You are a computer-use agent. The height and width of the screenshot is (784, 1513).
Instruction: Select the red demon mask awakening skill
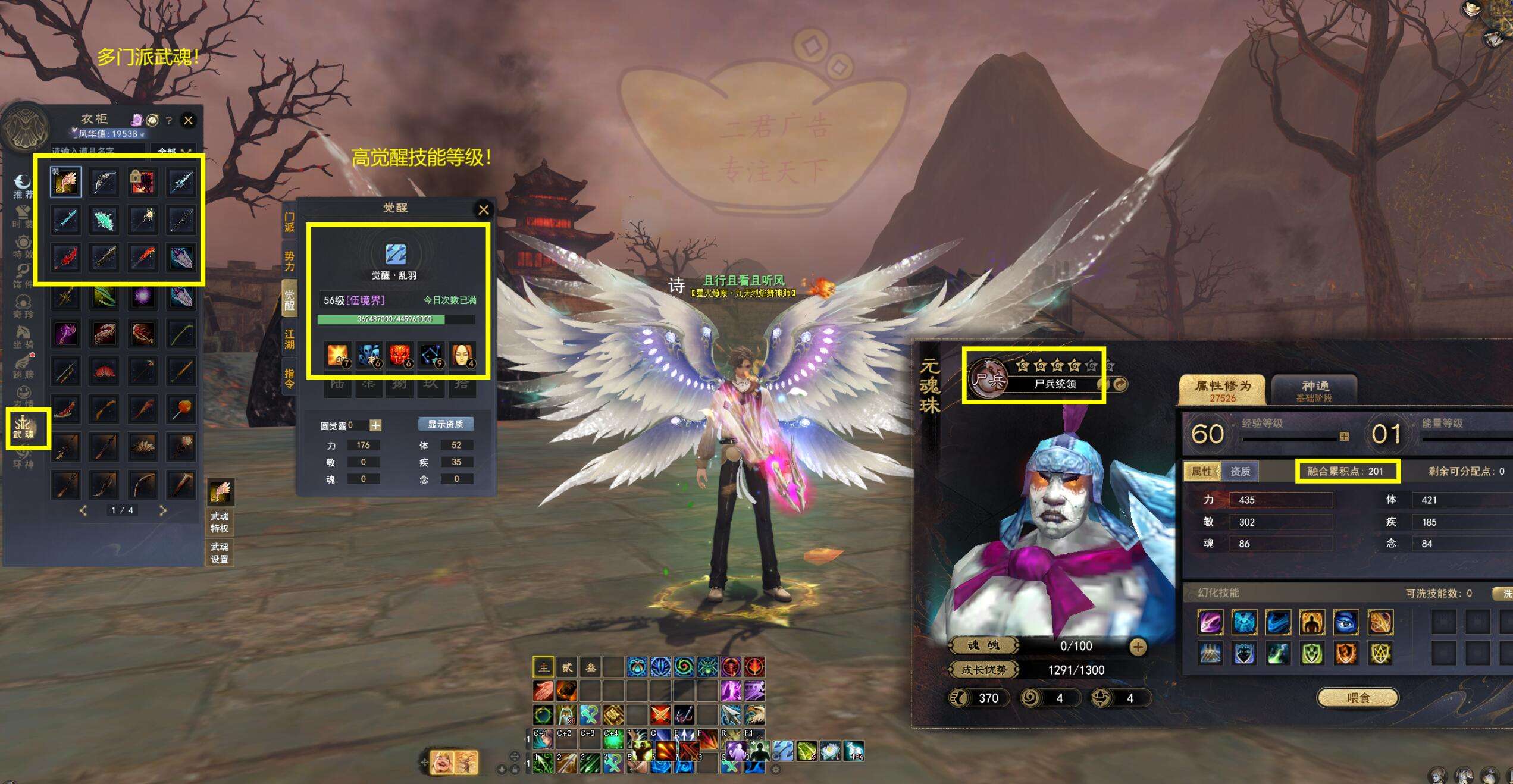click(x=400, y=355)
